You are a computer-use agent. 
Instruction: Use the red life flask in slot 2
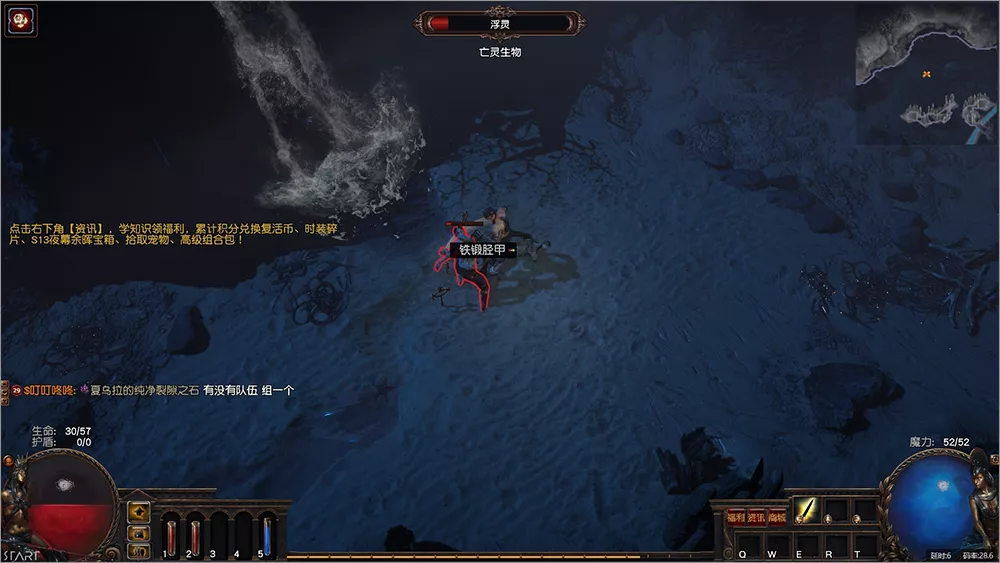click(195, 531)
